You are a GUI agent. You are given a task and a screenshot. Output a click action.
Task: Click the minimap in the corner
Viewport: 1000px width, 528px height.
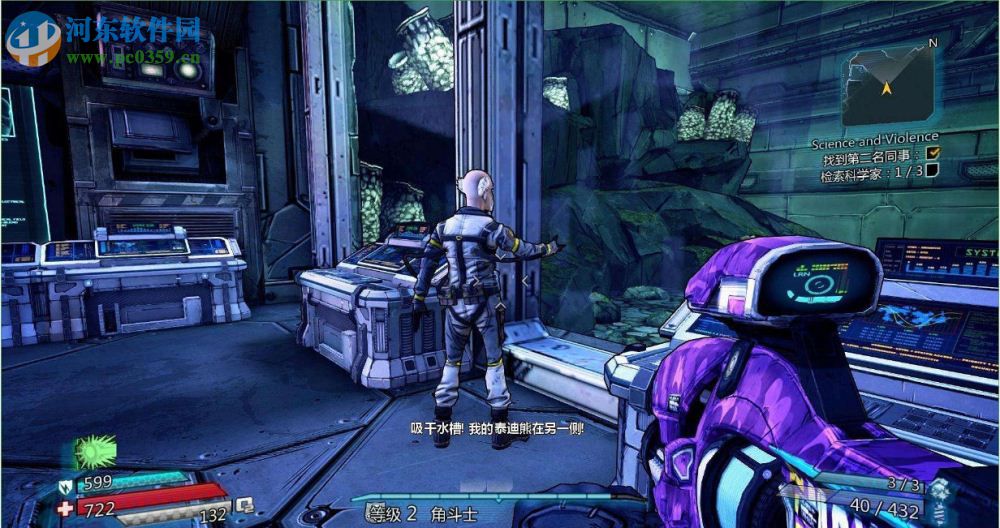point(886,85)
